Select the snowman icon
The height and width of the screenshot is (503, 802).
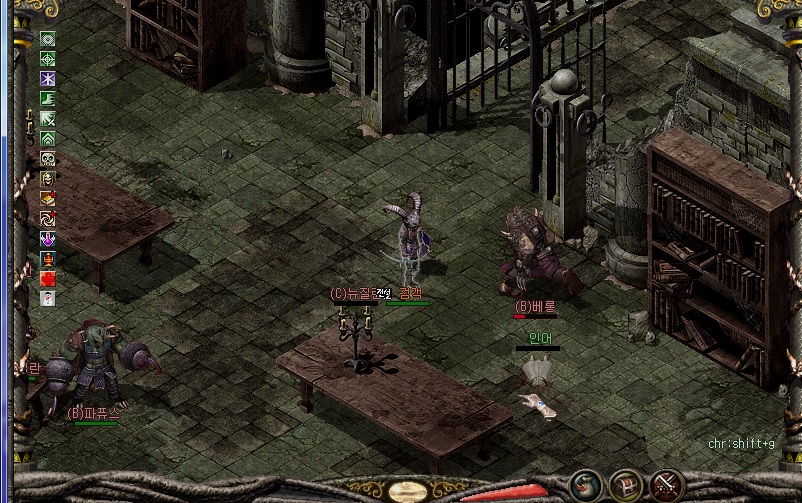[47, 298]
